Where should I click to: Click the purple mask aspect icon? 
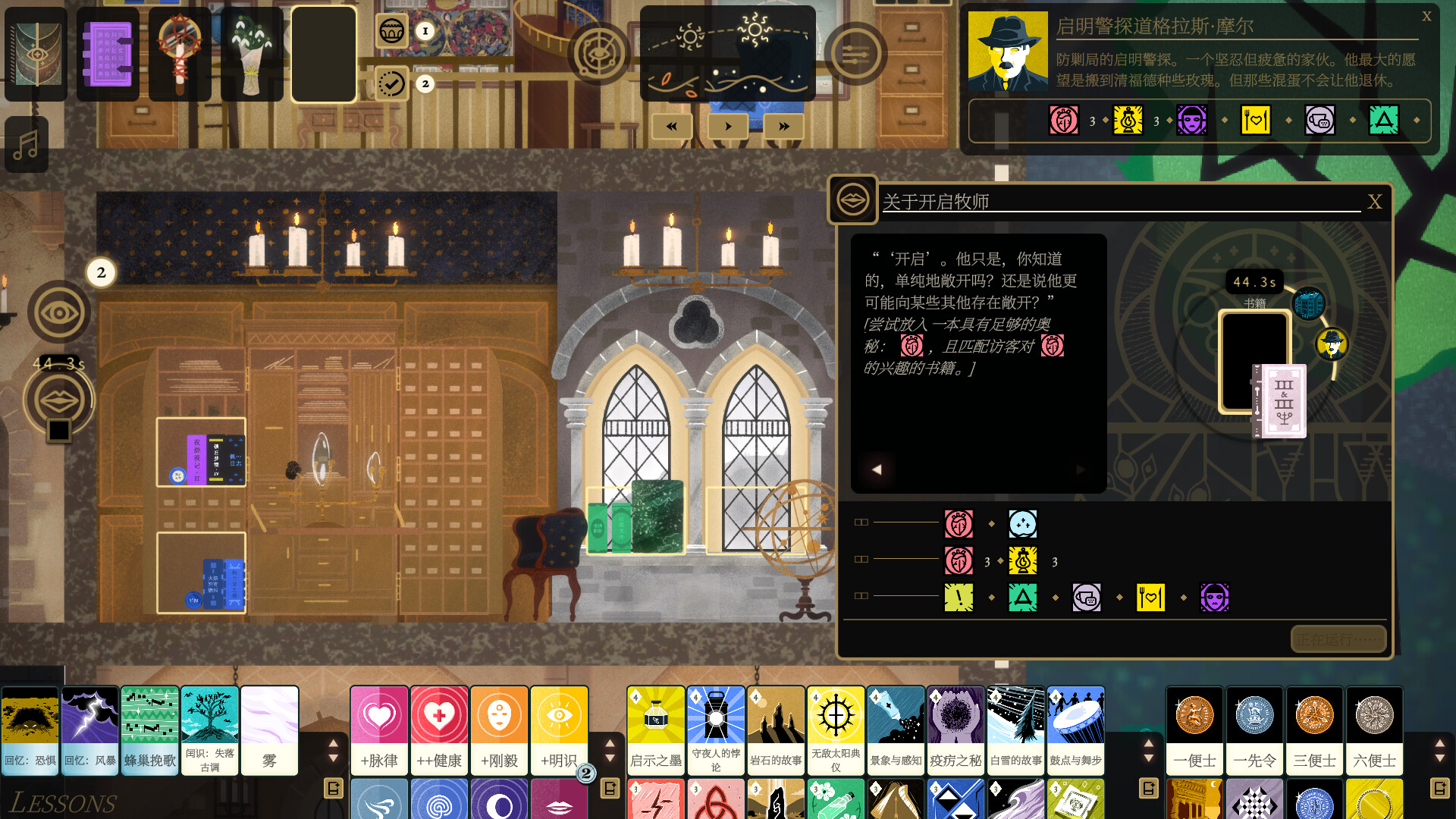coord(1191,121)
